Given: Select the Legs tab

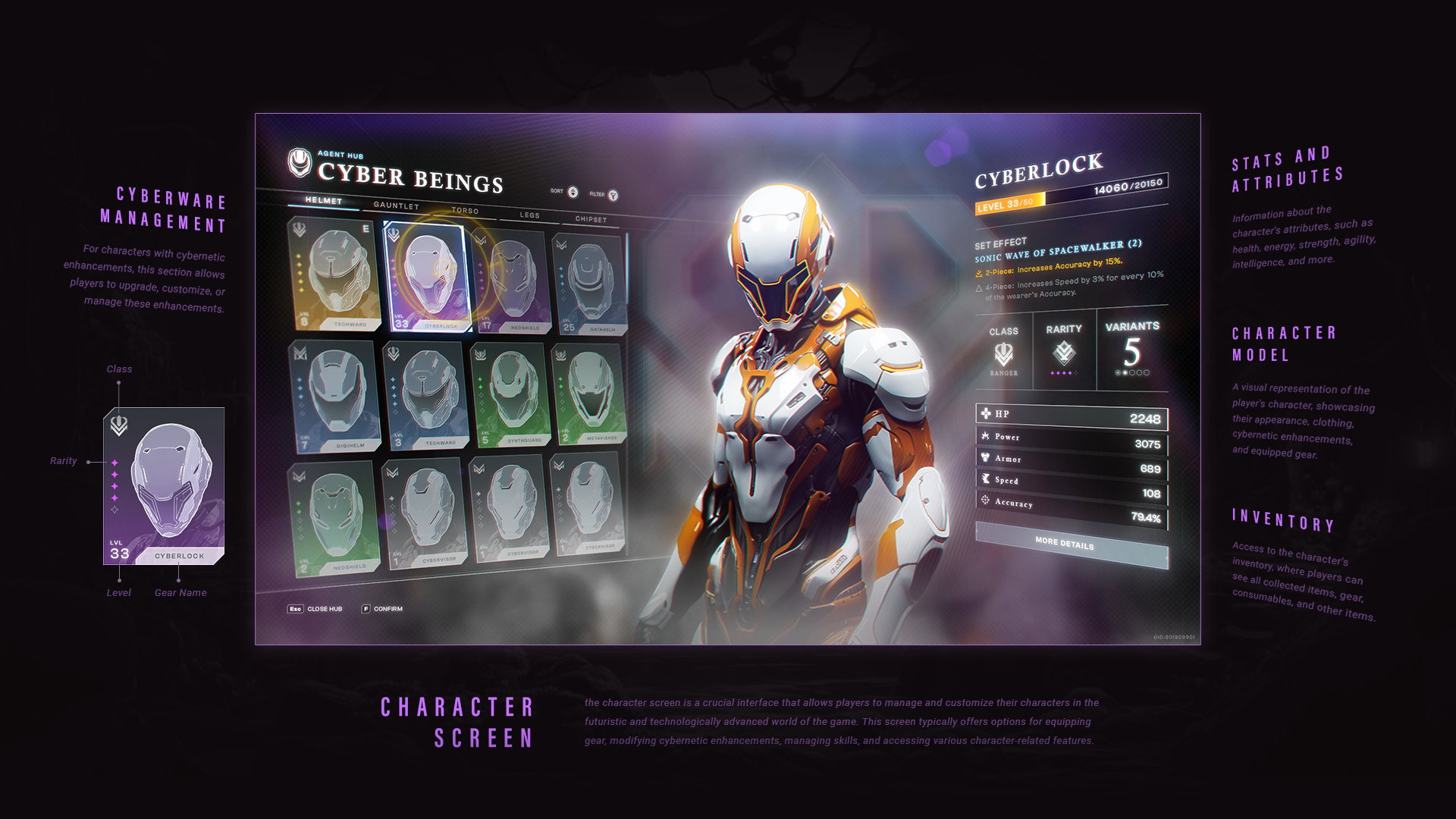Looking at the screenshot, I should (x=529, y=215).
